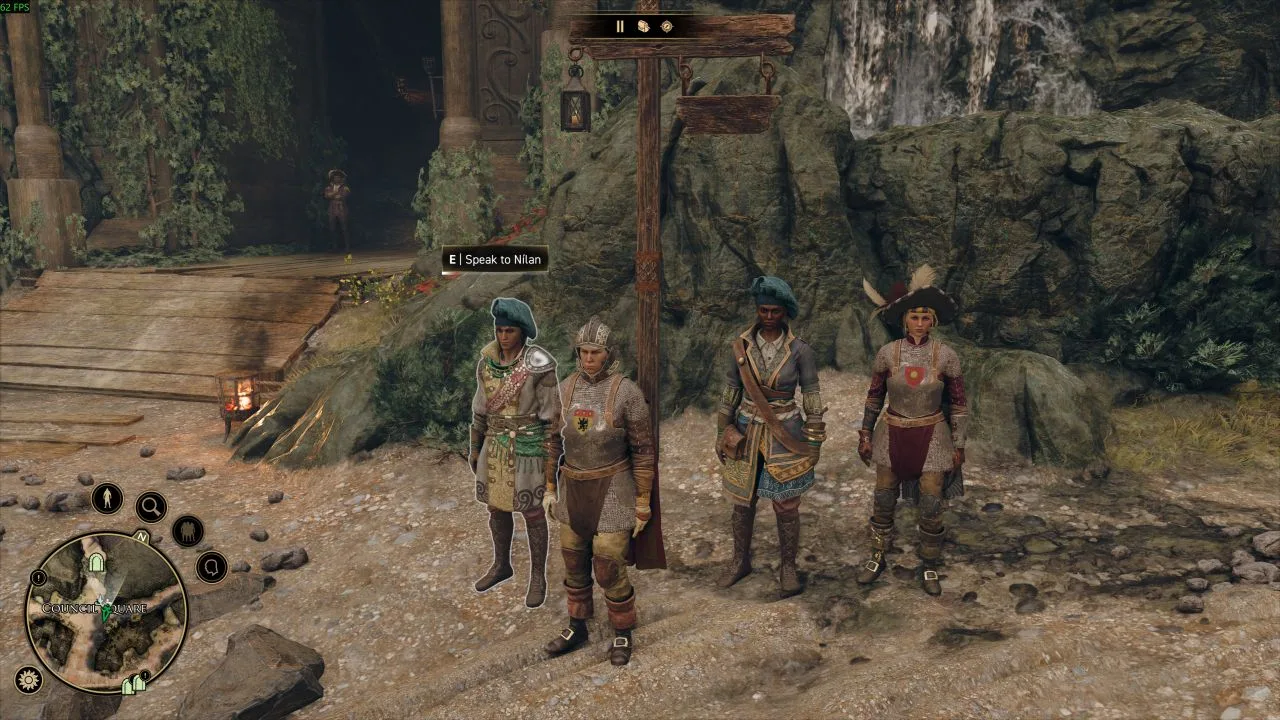Pause the game with the pause icon
Screen dimensions: 1280x720
pyautogui.click(x=620, y=27)
